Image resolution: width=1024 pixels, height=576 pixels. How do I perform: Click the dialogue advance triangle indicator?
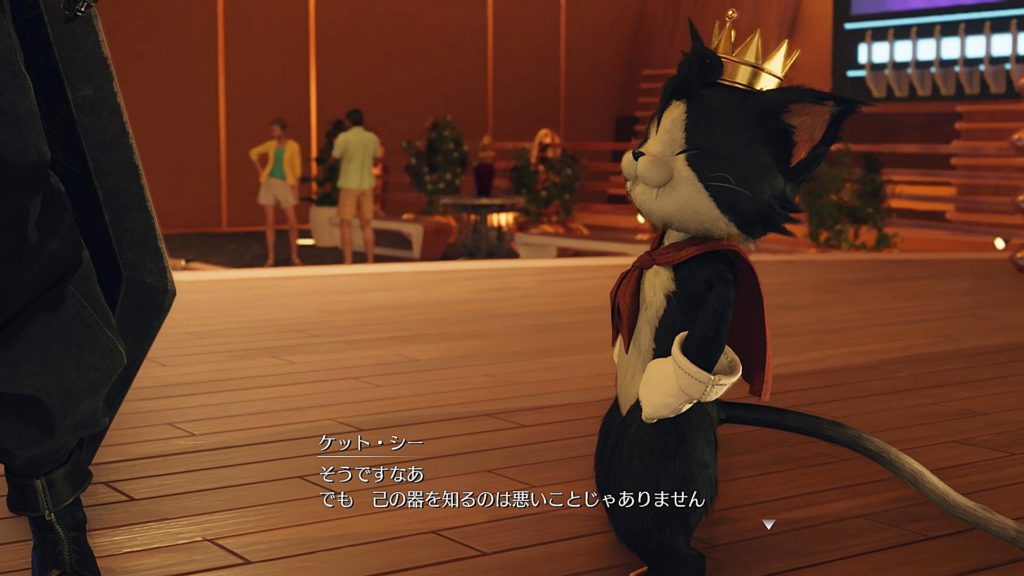(768, 523)
